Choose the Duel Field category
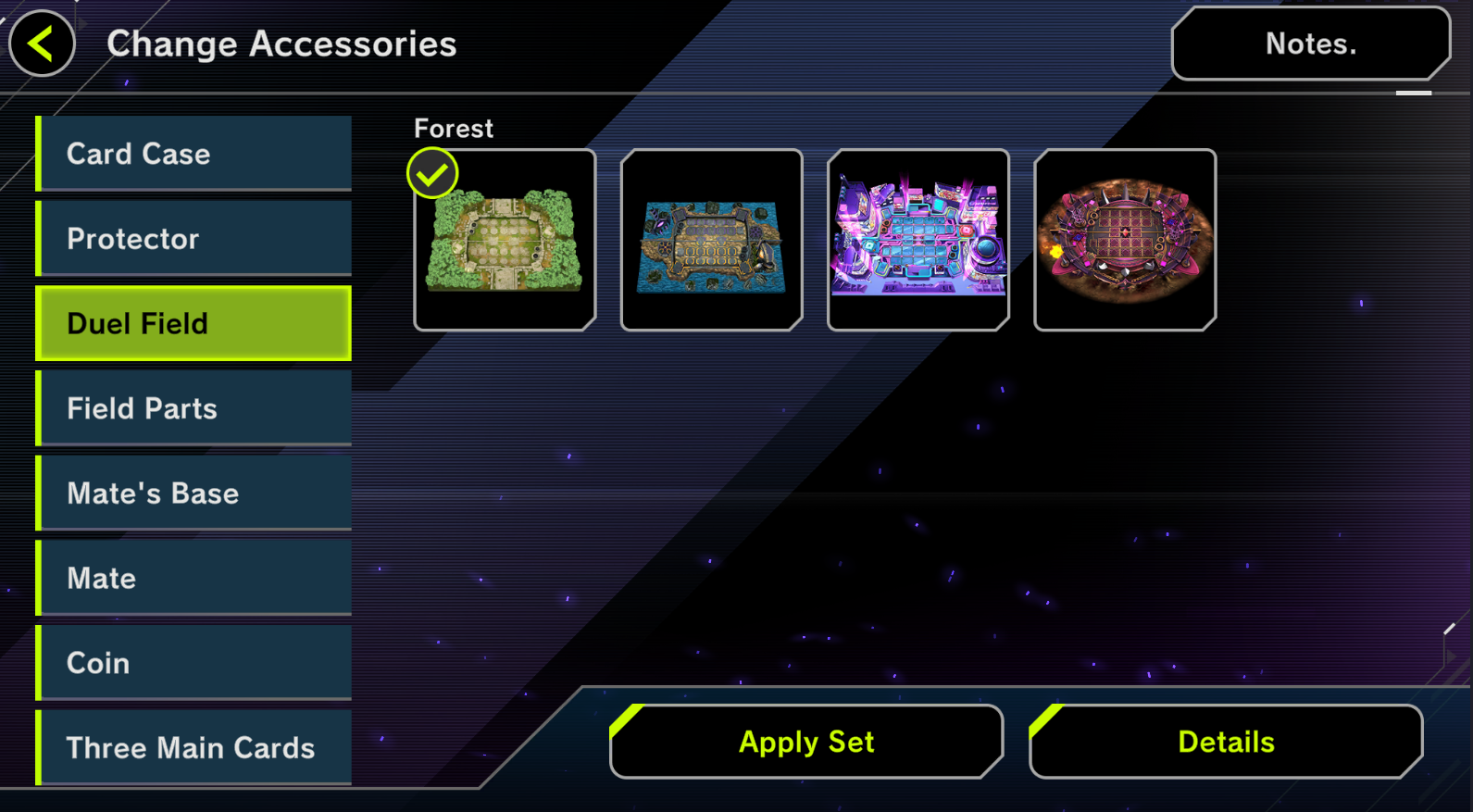The height and width of the screenshot is (812, 1473). tap(194, 323)
